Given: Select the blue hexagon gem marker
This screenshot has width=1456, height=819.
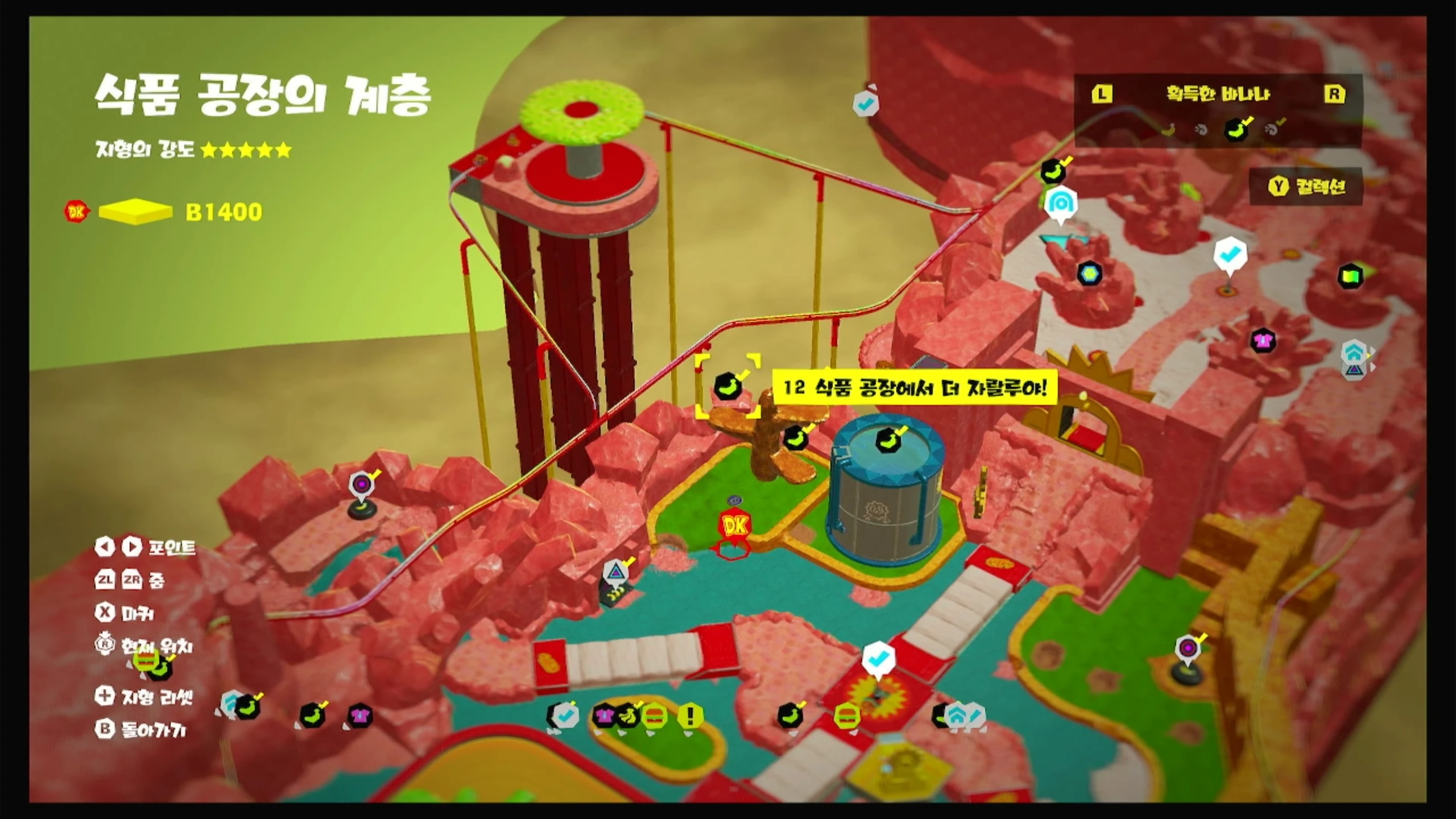Looking at the screenshot, I should (1089, 274).
